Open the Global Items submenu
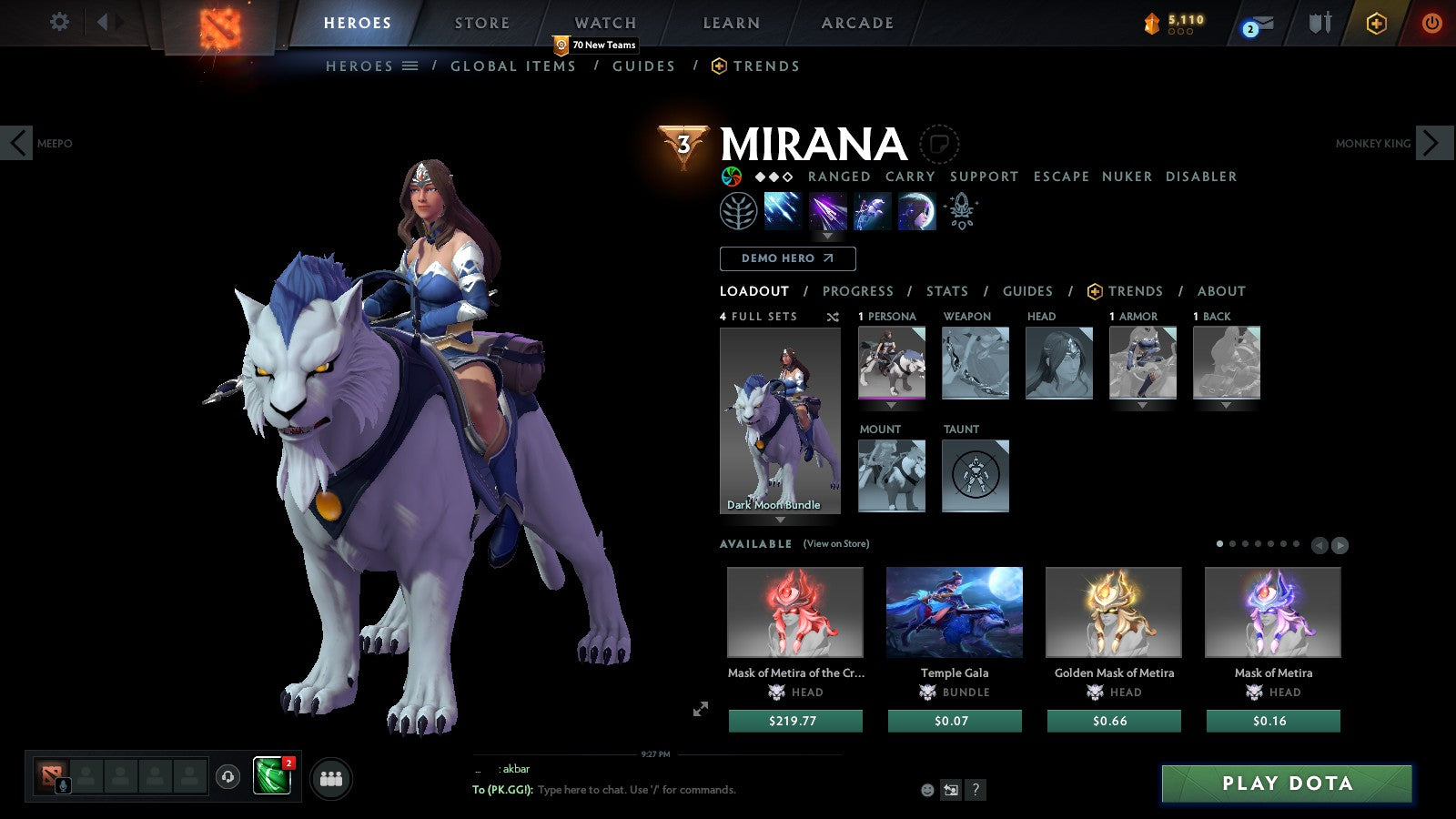Screen dimensions: 1456x819 [x=513, y=66]
